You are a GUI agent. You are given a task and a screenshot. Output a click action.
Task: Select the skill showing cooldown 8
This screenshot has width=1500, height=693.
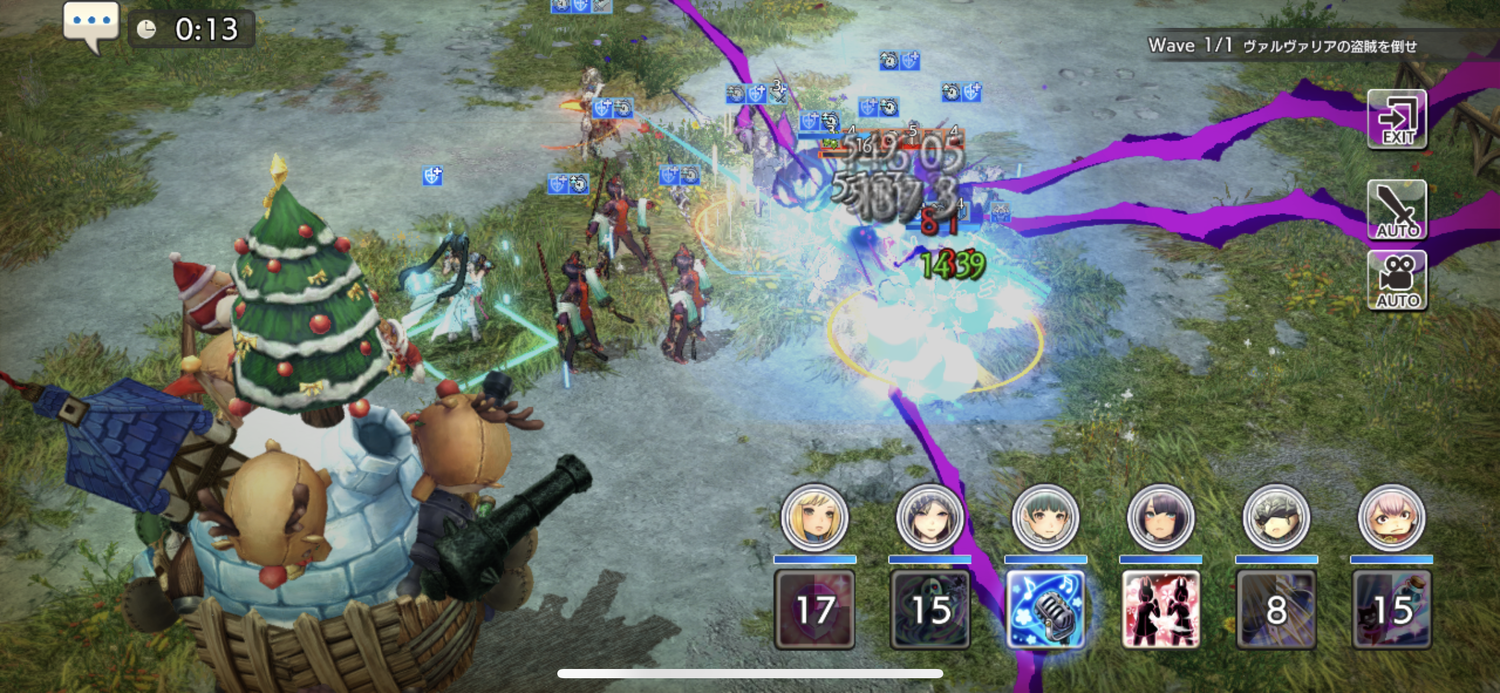tap(1276, 609)
